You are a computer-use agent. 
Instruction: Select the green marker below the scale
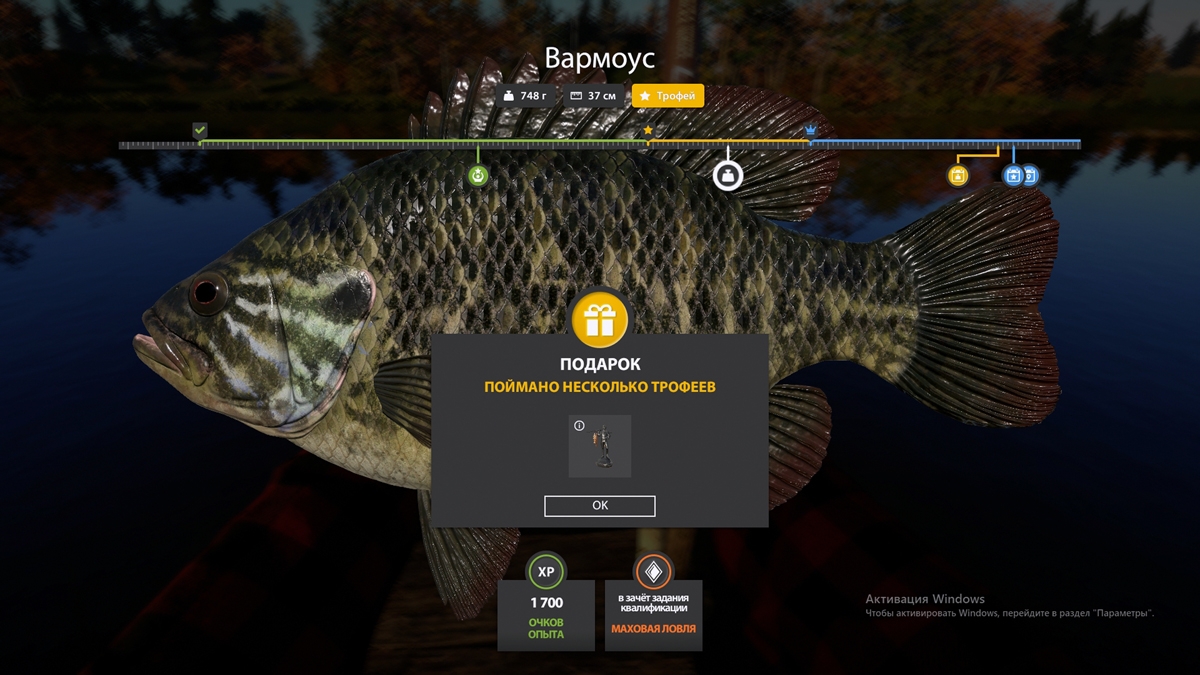[478, 177]
